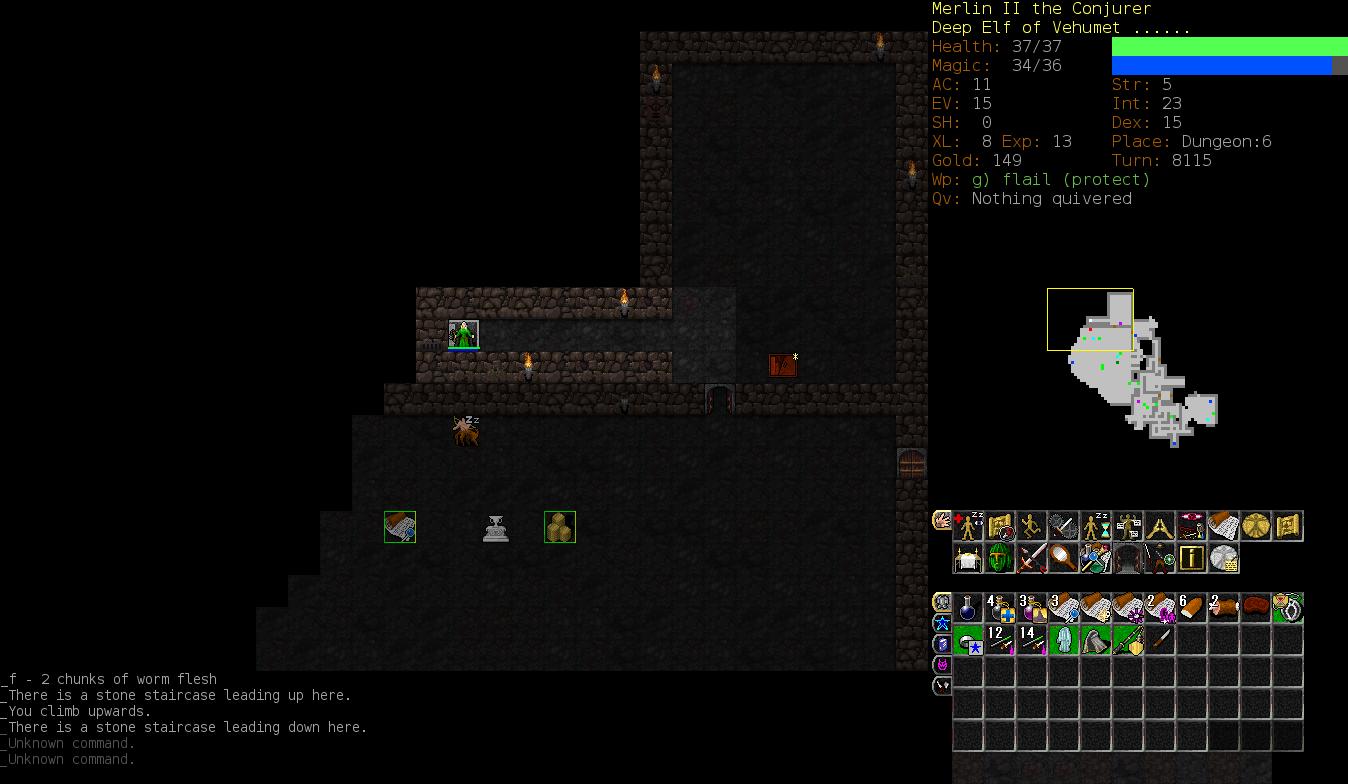Select the stack of 12 darts
Viewport: 1348px width, 784px height.
[1000, 640]
